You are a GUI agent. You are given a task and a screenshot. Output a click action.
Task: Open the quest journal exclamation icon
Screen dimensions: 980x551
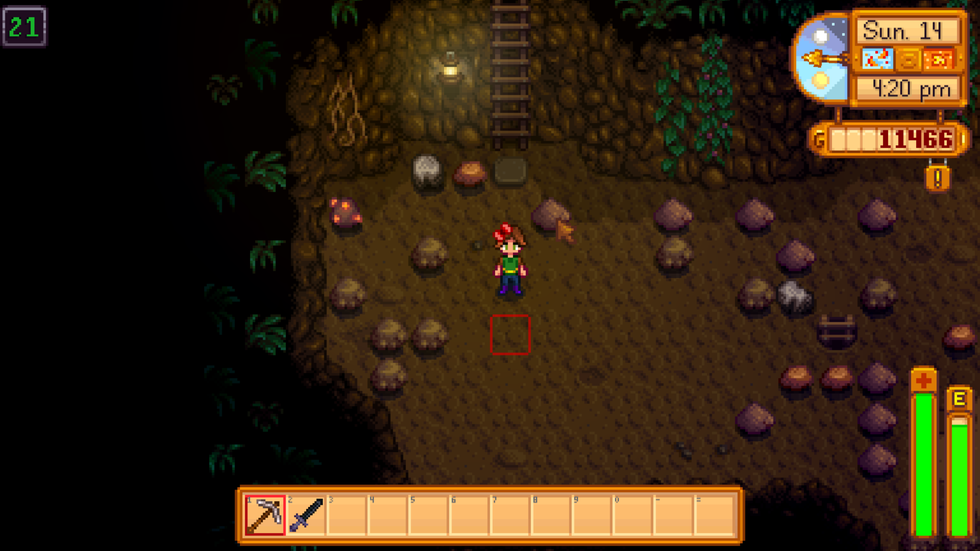(x=937, y=177)
